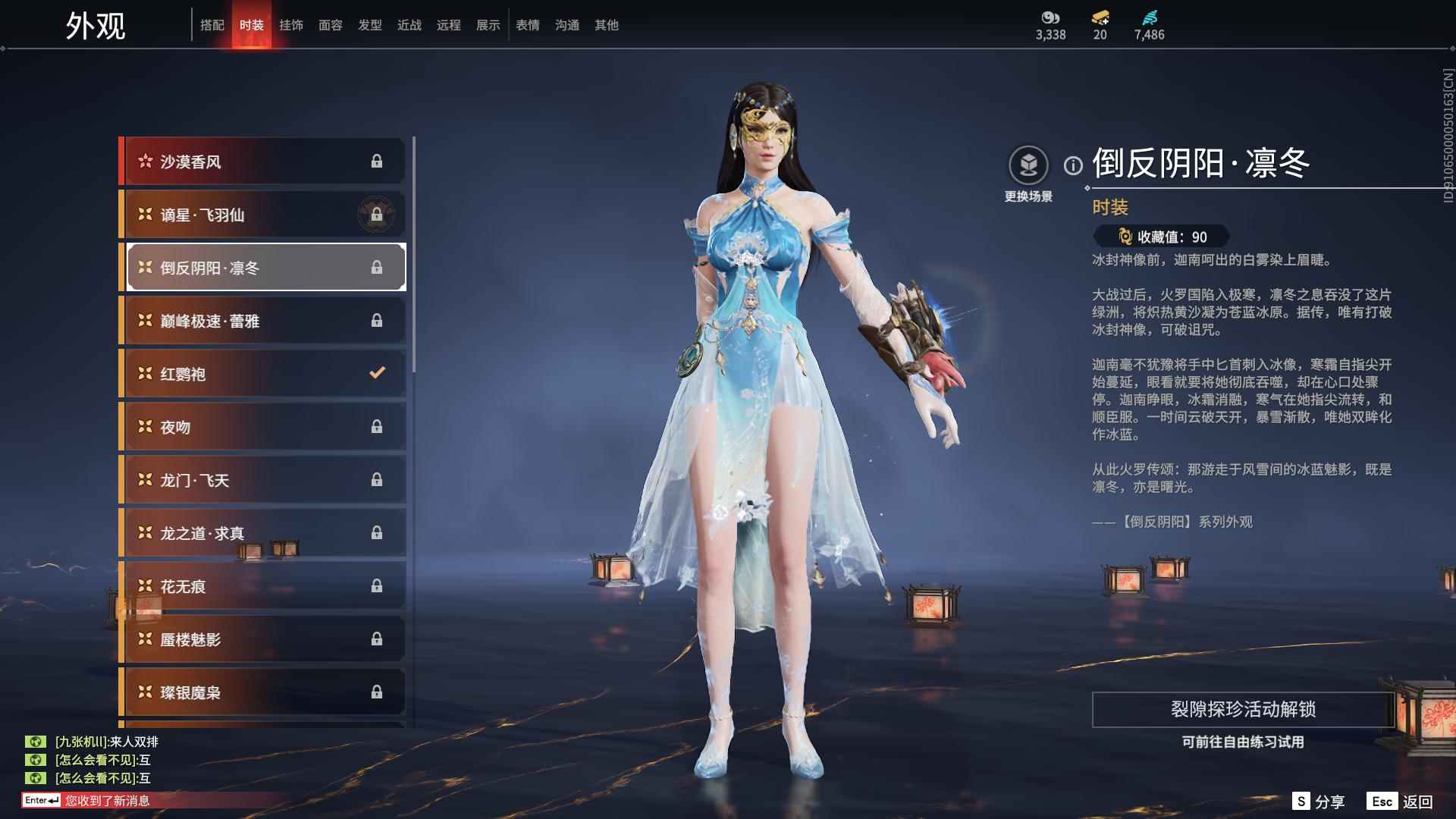The height and width of the screenshot is (819, 1456).
Task: Click the 收藏值 collection value badge icon
Action: click(1125, 235)
